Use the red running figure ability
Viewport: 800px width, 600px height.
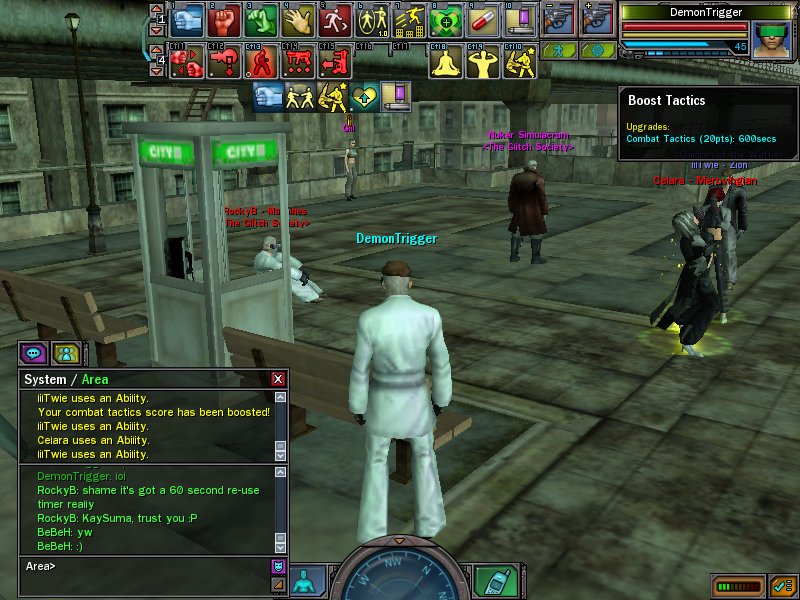(335, 19)
